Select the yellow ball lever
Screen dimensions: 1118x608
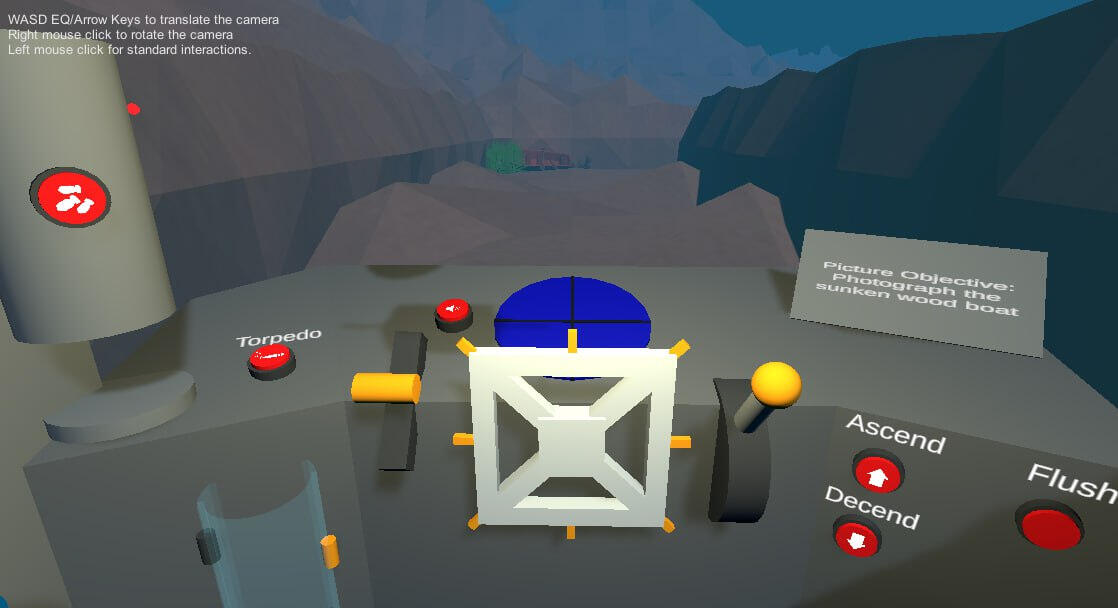click(776, 384)
